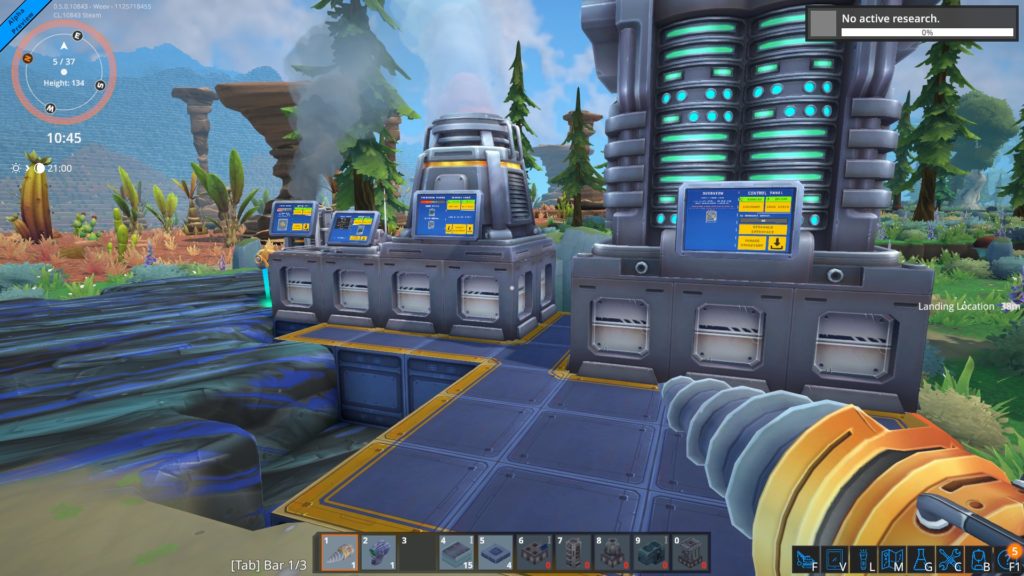Select the tower building in hotbar slot 7
1024x576 pixels.
pos(573,553)
